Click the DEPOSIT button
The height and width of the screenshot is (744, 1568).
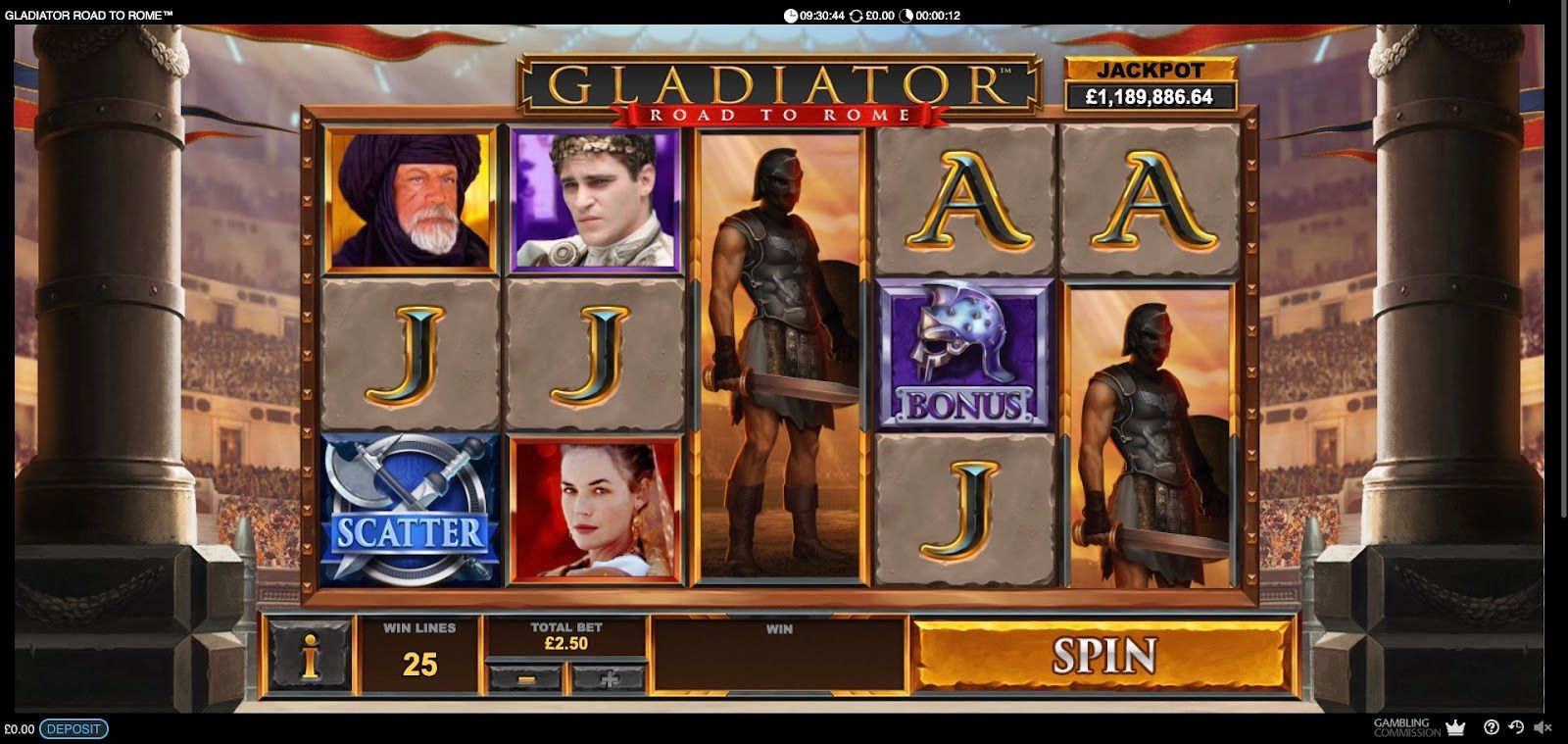click(x=73, y=729)
